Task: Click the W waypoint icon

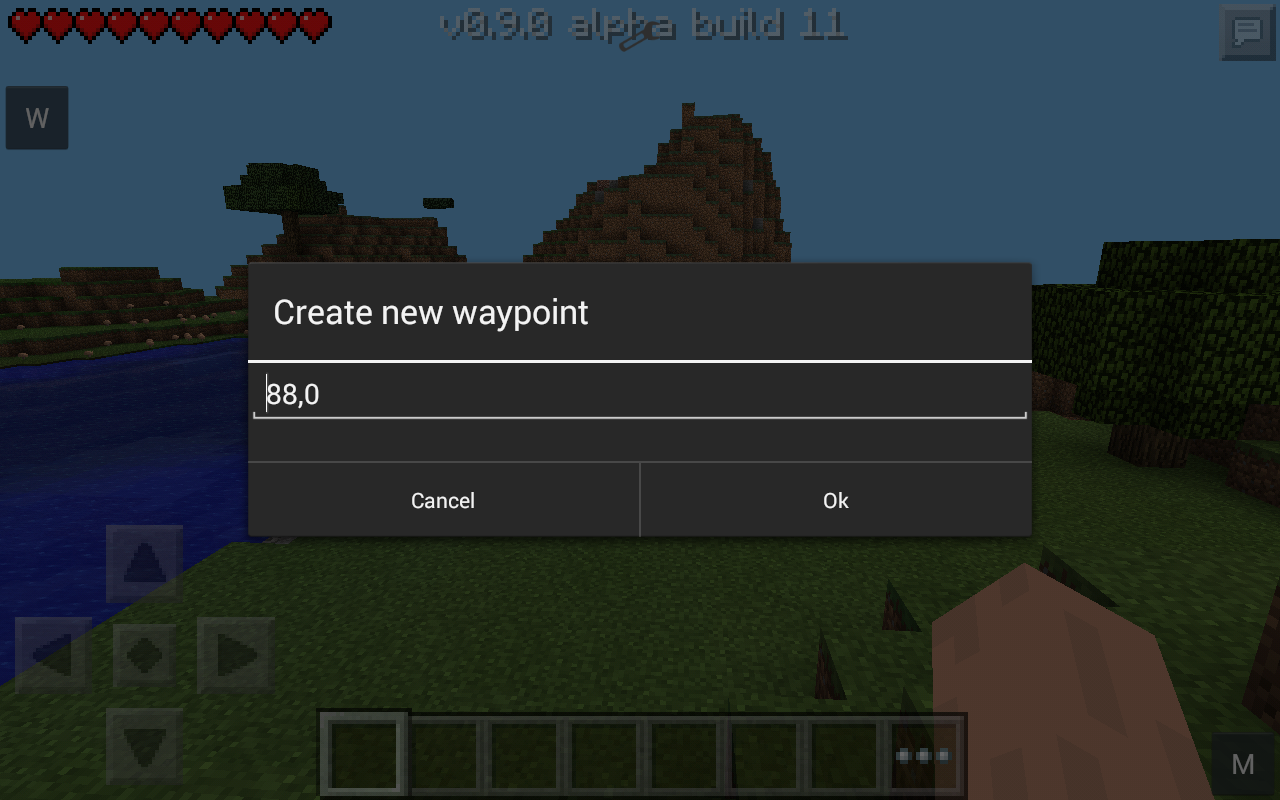Action: [x=36, y=117]
